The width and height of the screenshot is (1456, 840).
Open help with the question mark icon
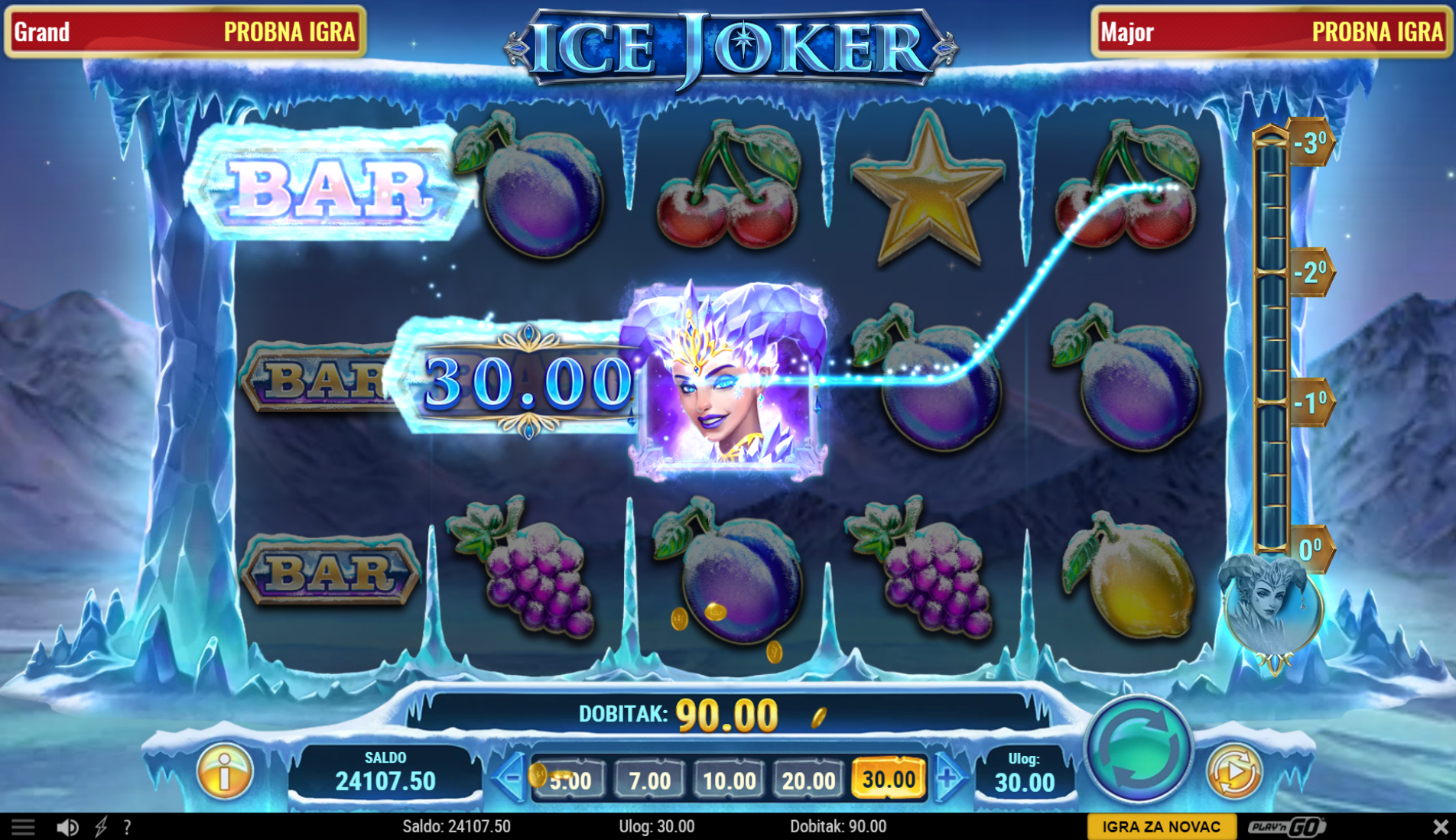coord(128,827)
